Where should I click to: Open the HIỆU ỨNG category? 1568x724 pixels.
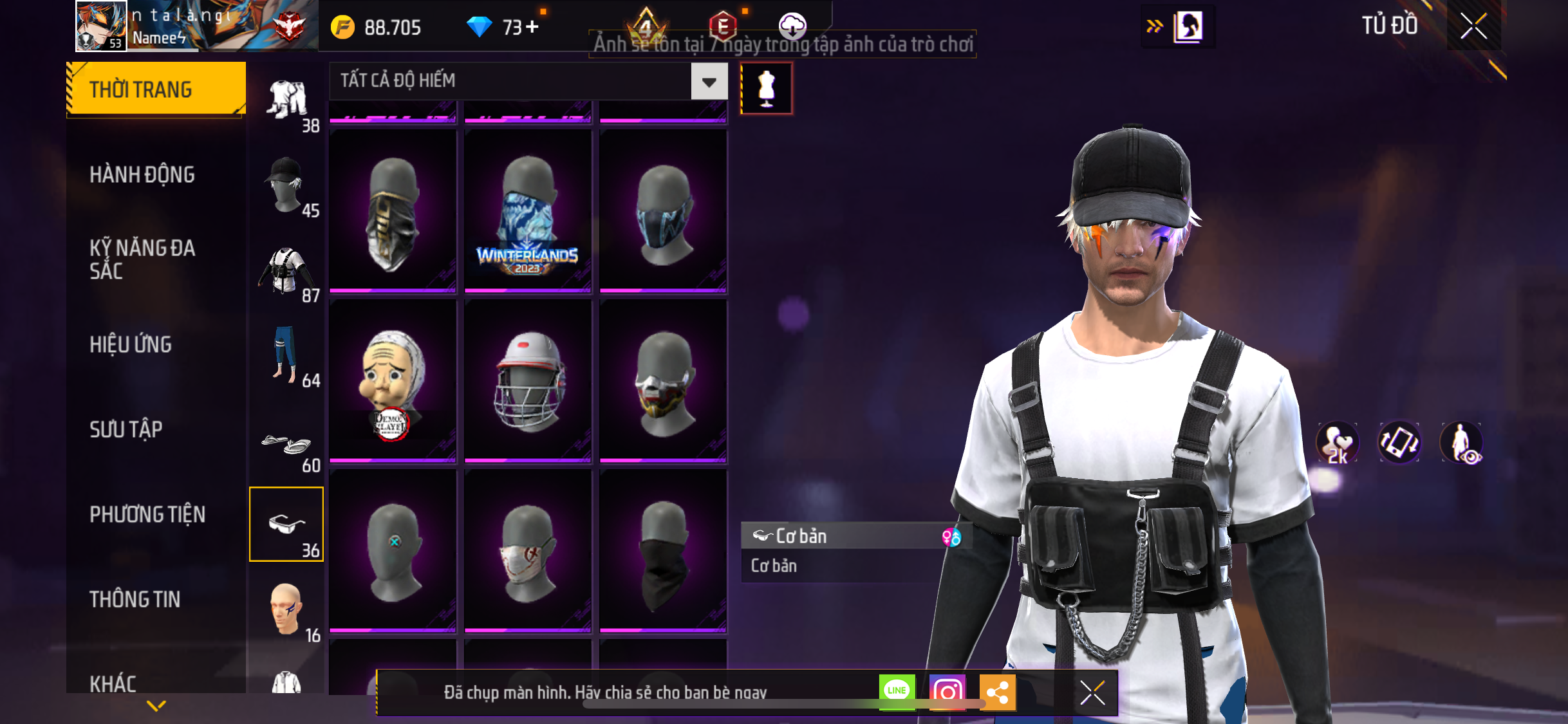point(131,344)
